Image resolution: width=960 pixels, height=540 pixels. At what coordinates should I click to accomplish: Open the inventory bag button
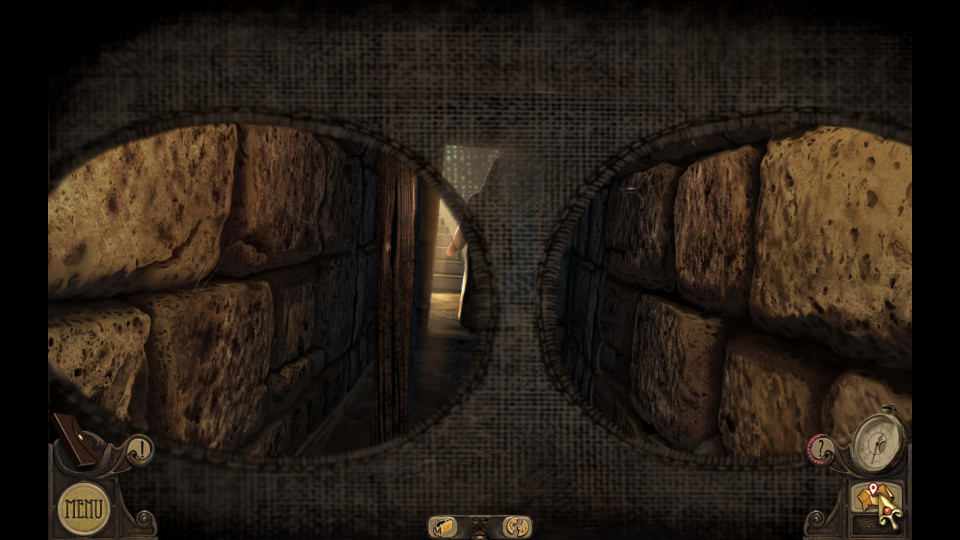[x=444, y=527]
